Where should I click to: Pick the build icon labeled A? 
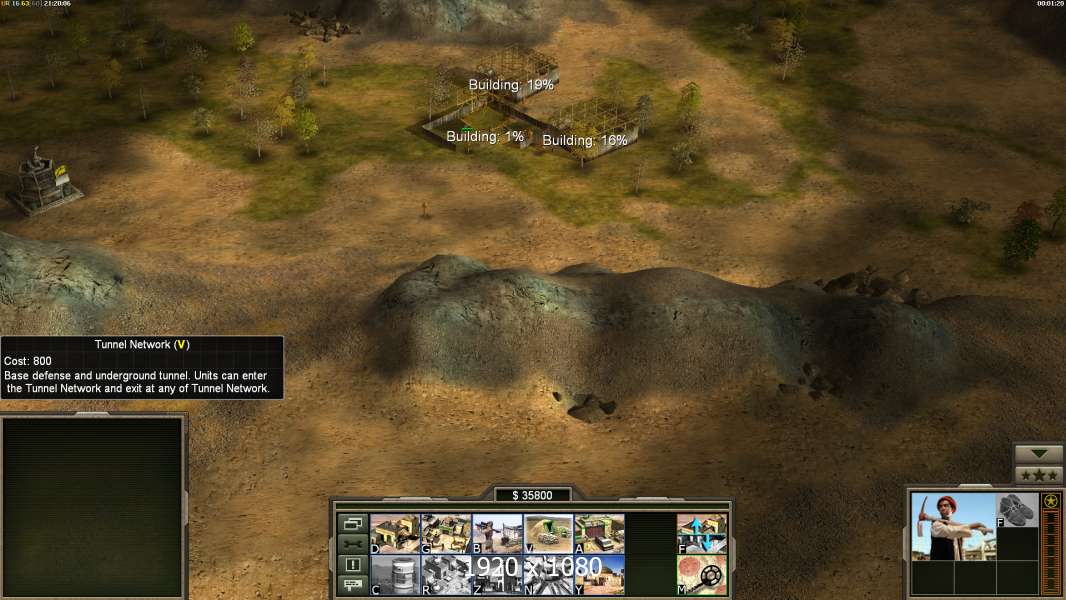tap(599, 533)
